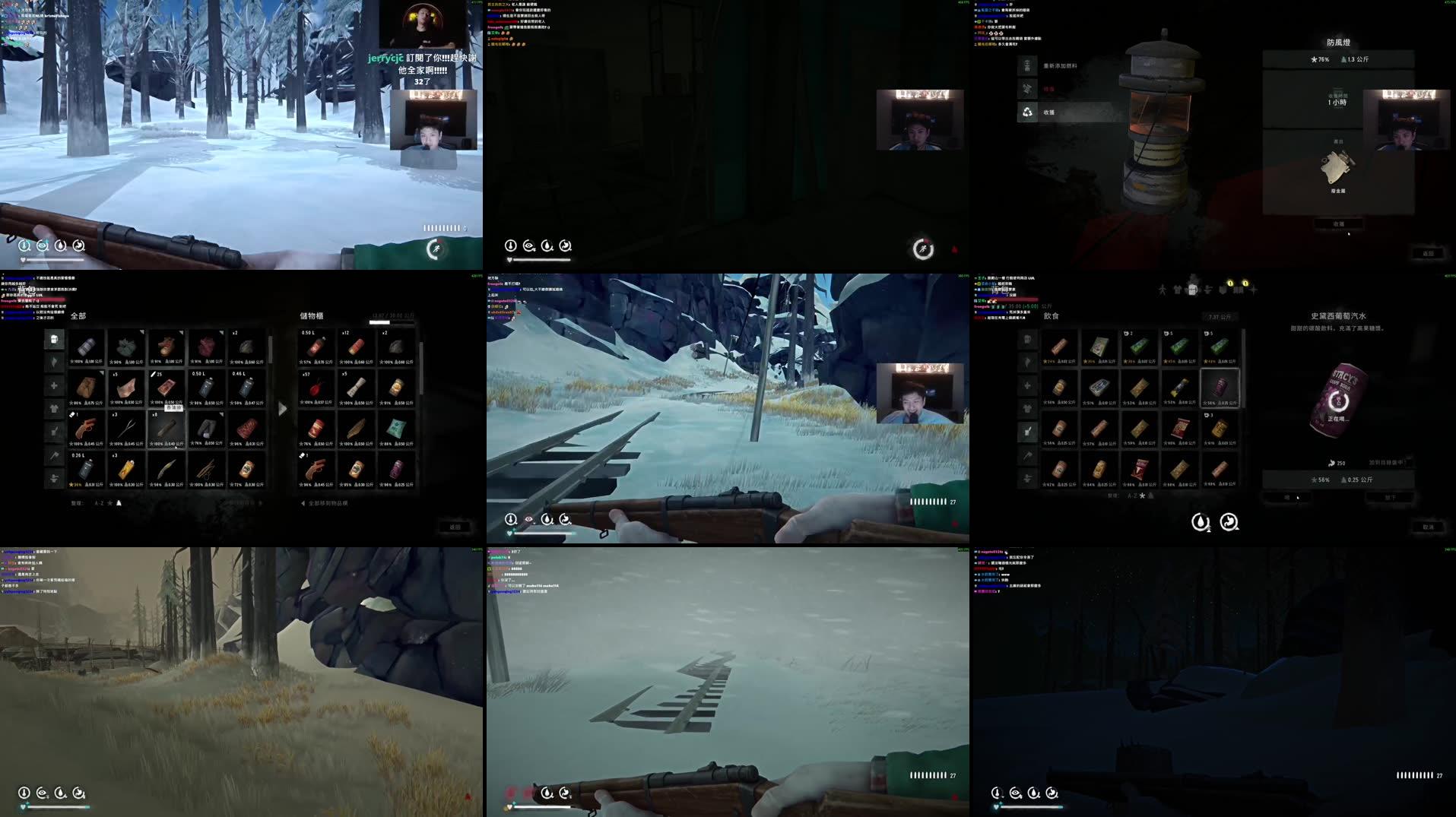Expand the container with the right transfer arrow
Viewport: 1456px width, 817px height.
pos(282,409)
